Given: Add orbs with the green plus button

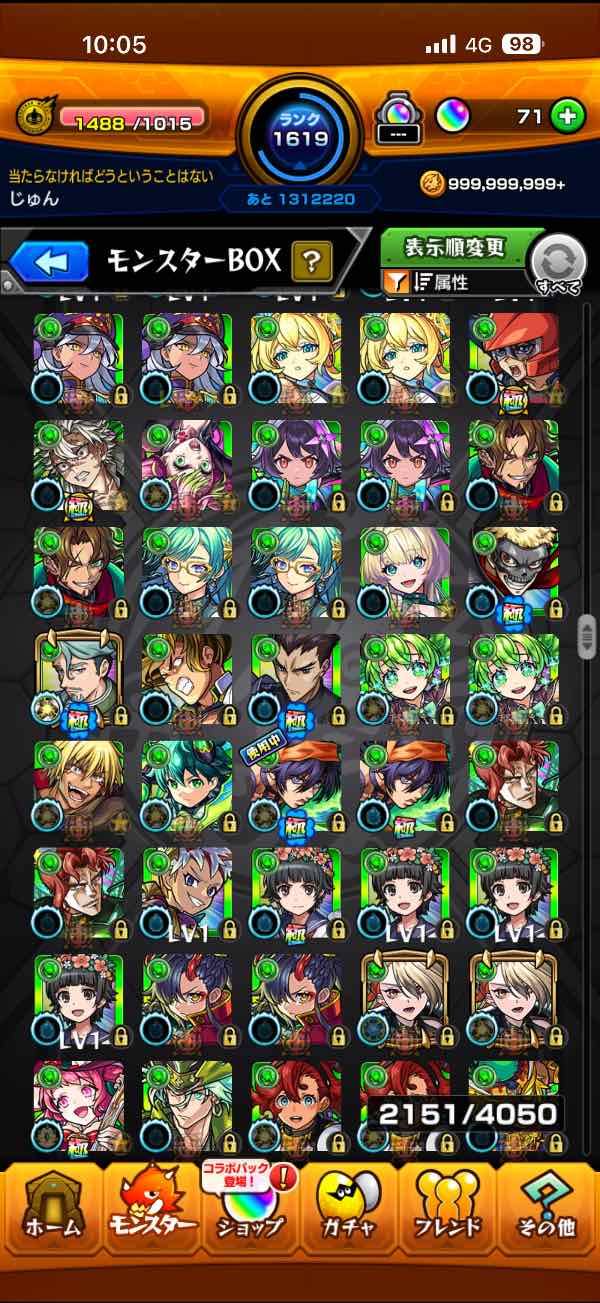Looking at the screenshot, I should [567, 116].
